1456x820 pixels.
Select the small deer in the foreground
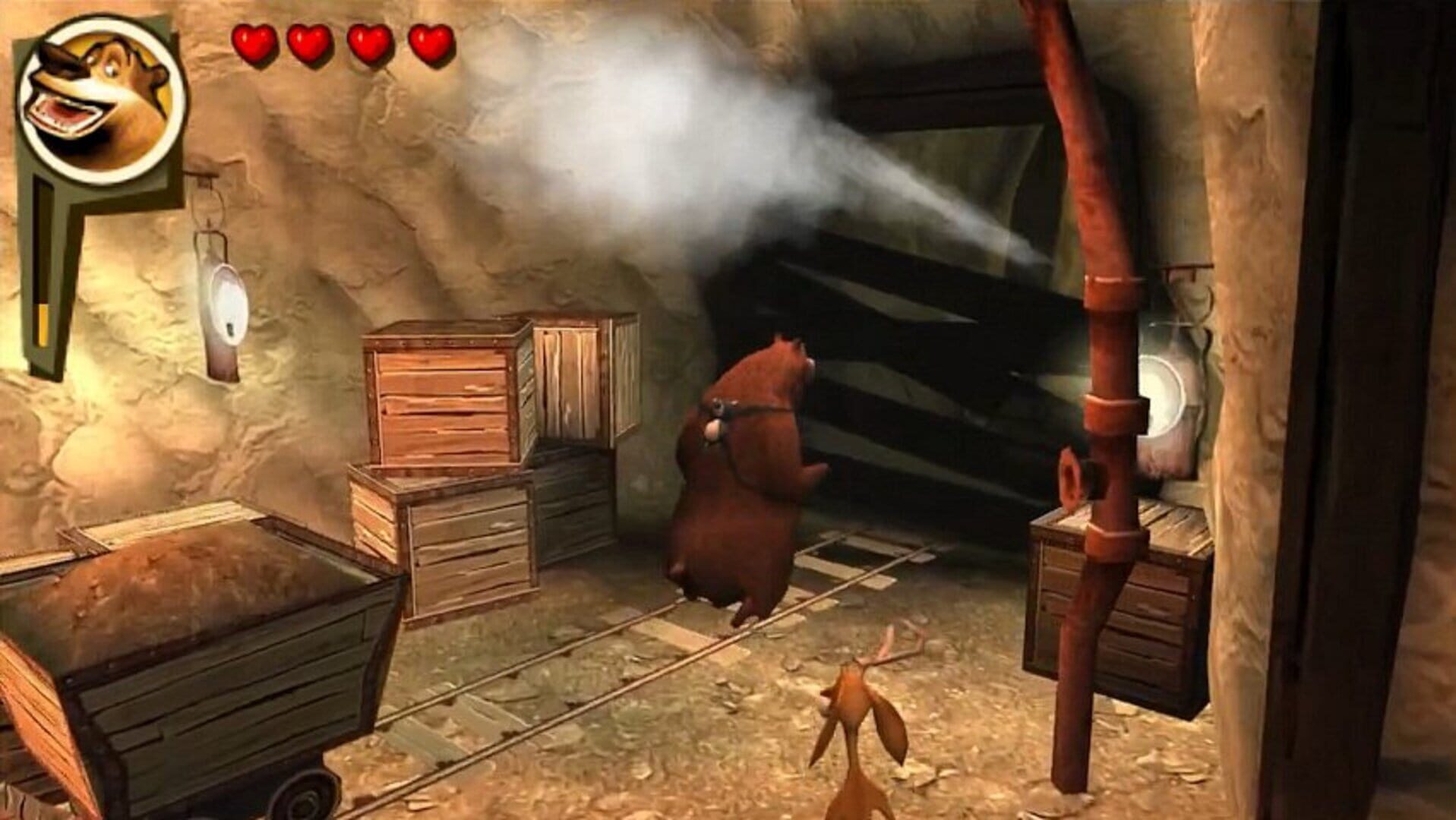coord(858,721)
